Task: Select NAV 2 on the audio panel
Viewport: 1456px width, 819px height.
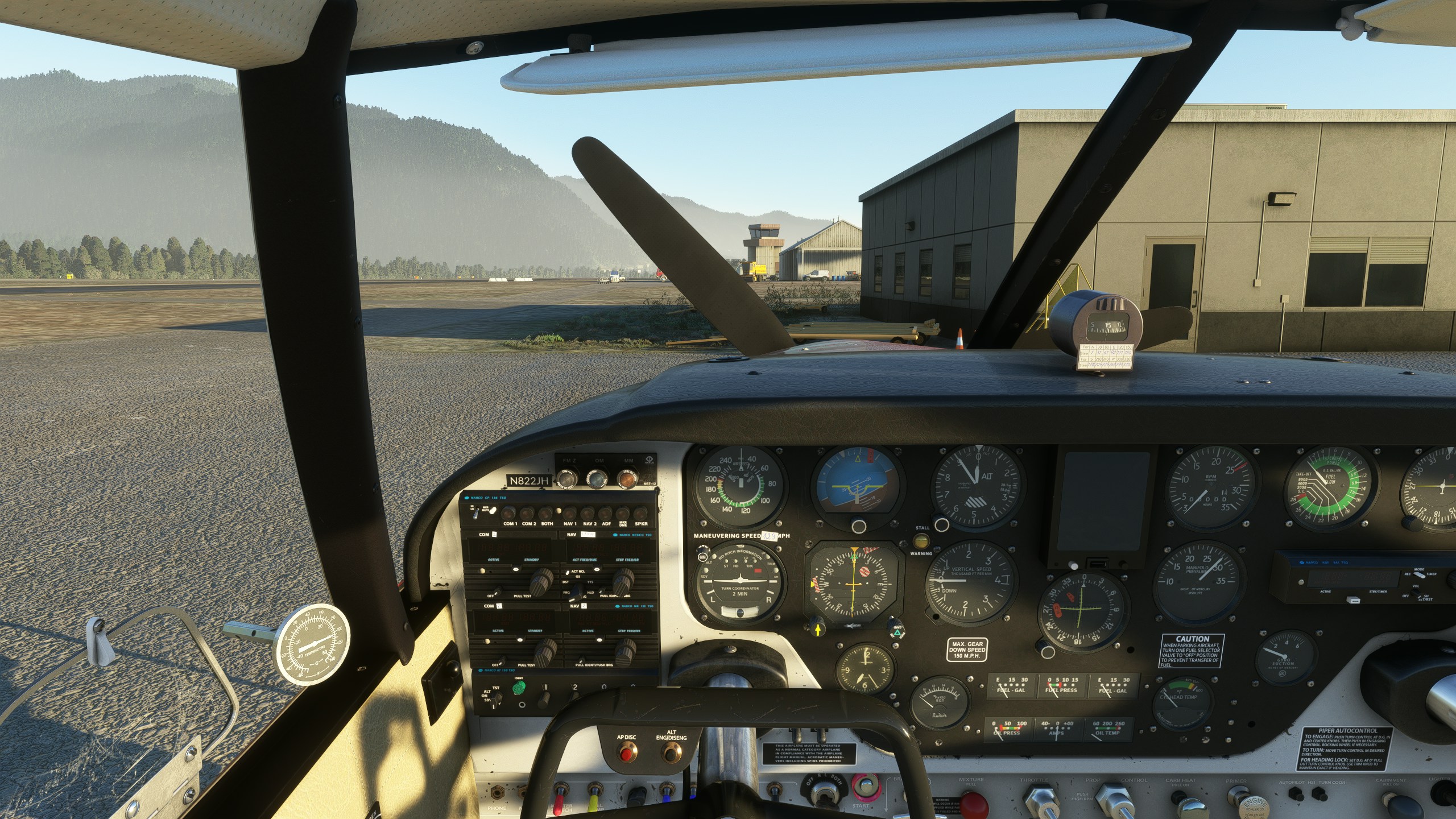Action: click(589, 513)
